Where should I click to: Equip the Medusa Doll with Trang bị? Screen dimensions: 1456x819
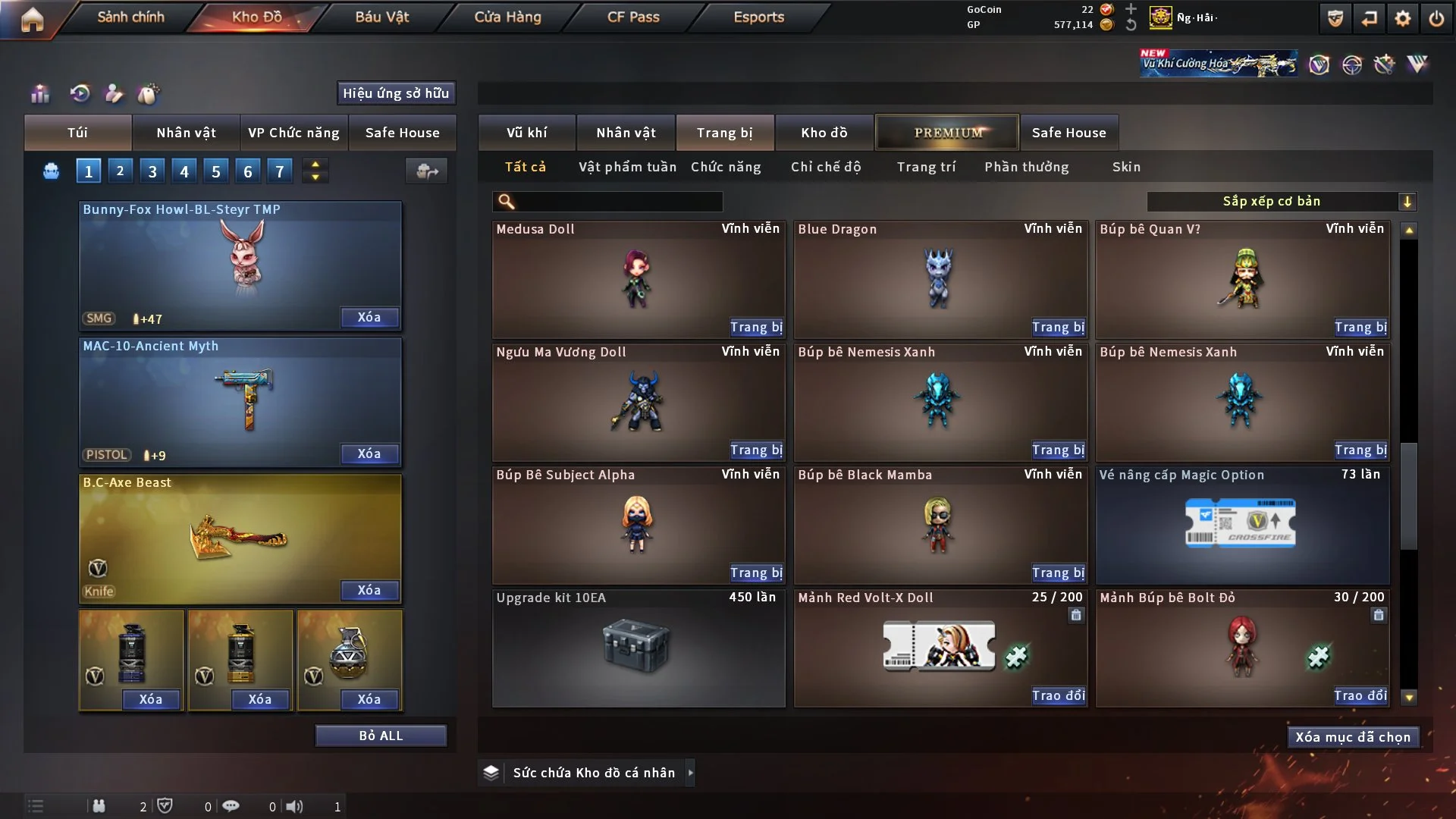756,327
